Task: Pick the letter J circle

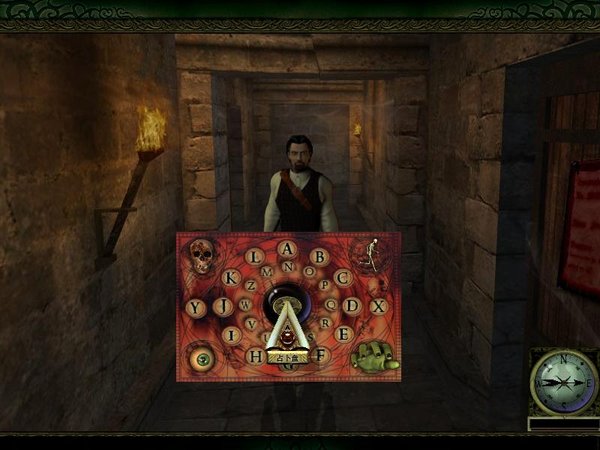Action: [x=223, y=306]
